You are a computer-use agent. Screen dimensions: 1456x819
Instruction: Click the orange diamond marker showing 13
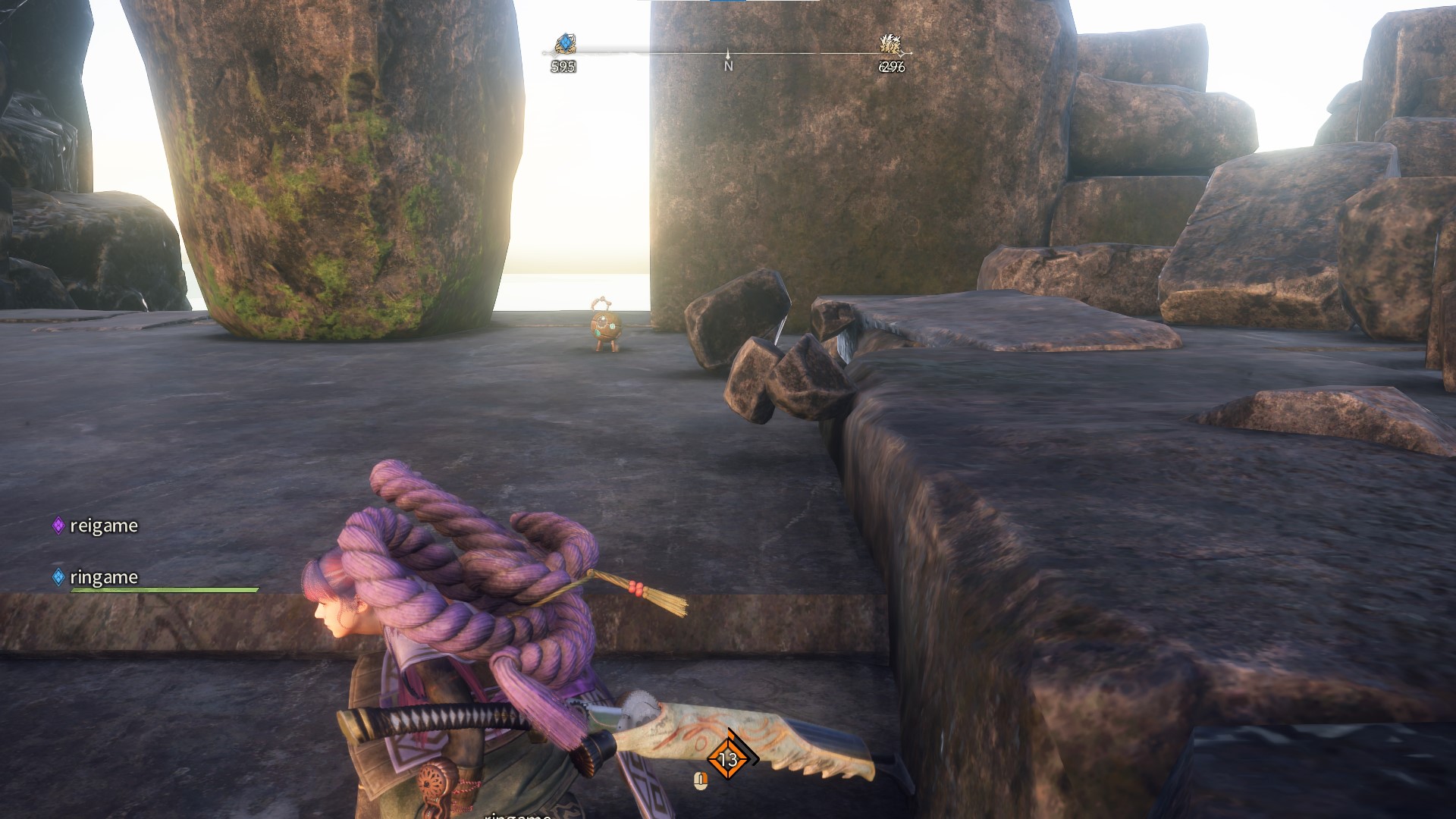click(x=728, y=758)
